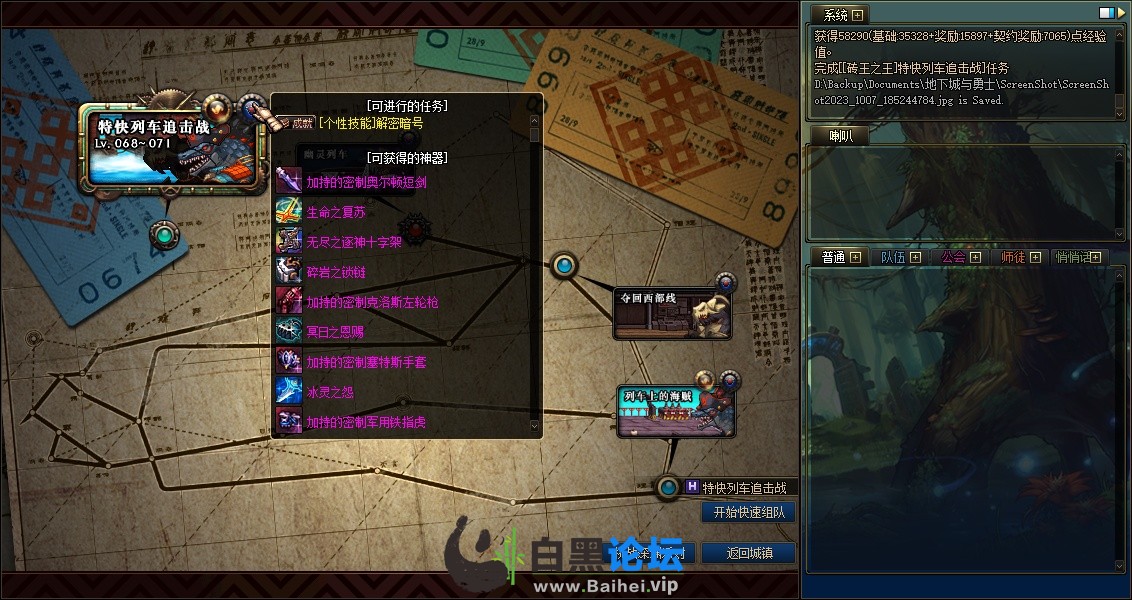Select 加持的密制克洛斯左轮枪 entry
The width and height of the screenshot is (1132, 600).
click(x=372, y=302)
